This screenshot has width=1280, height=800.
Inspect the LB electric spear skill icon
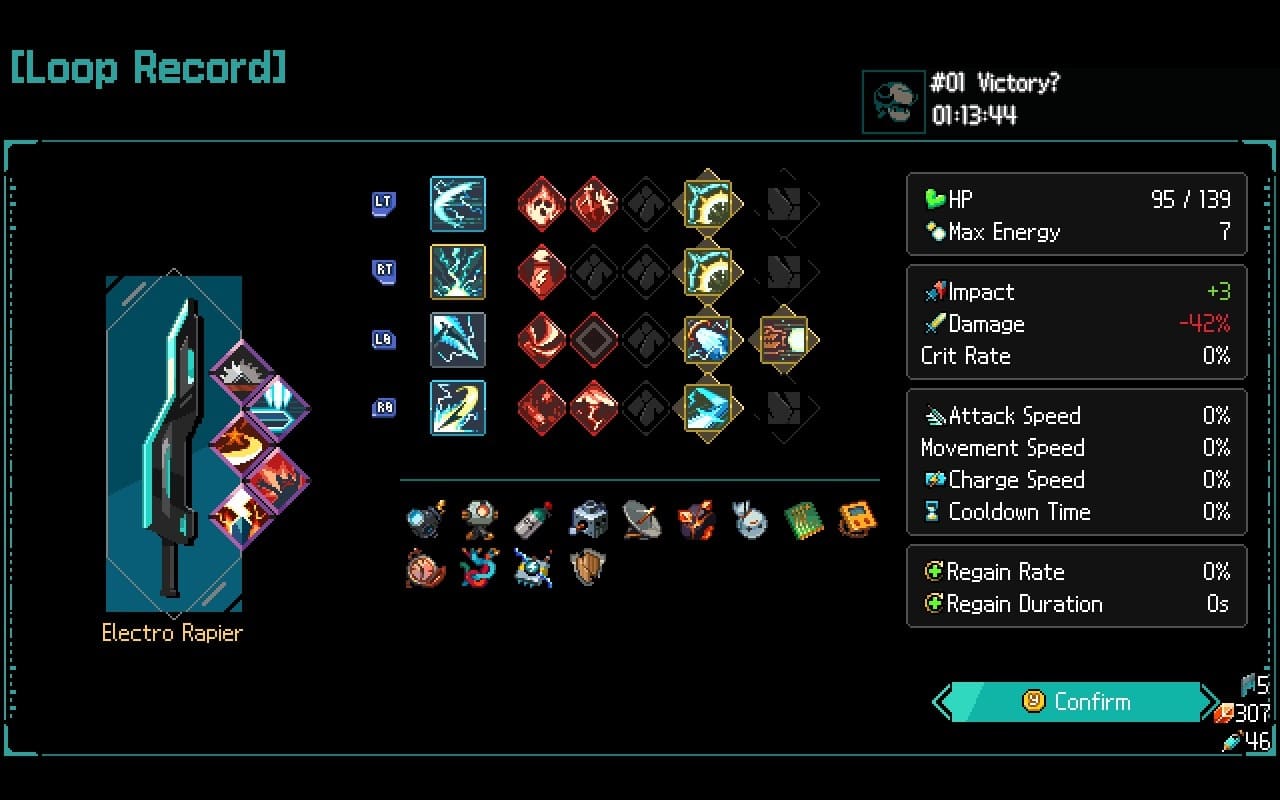click(458, 340)
